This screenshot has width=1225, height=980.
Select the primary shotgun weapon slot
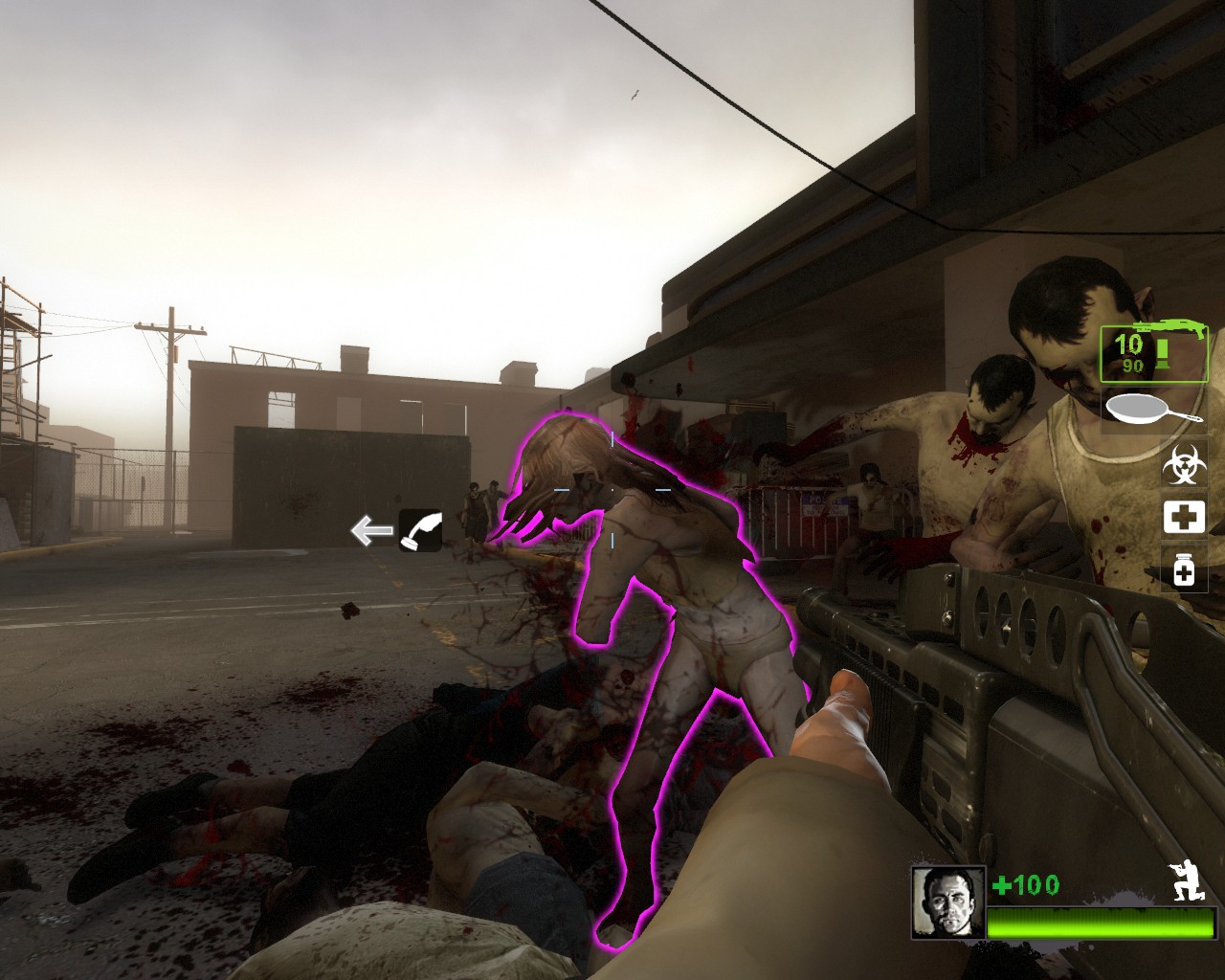coord(1153,354)
